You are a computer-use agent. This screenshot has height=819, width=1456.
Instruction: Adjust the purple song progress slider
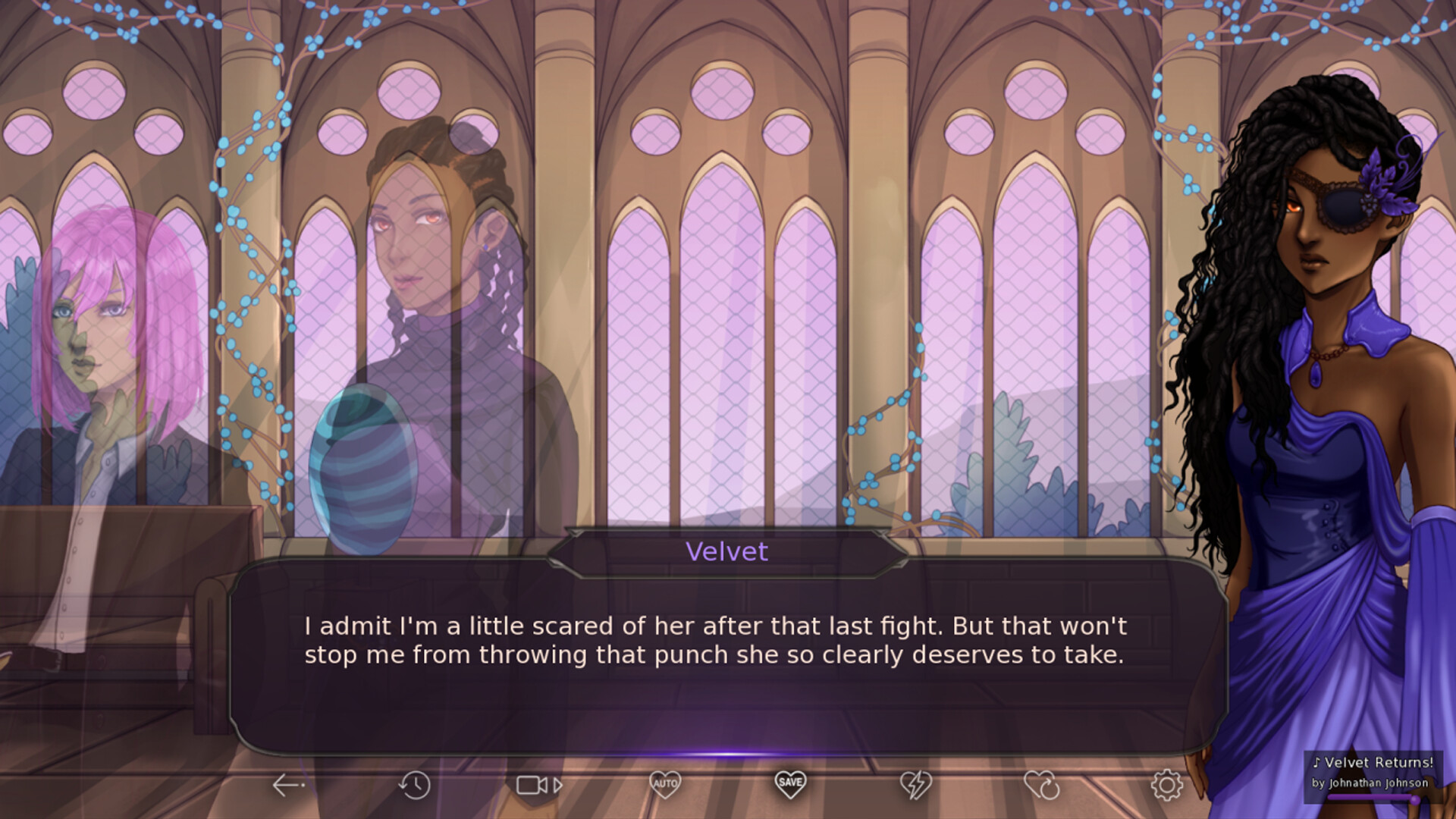click(x=1373, y=798)
